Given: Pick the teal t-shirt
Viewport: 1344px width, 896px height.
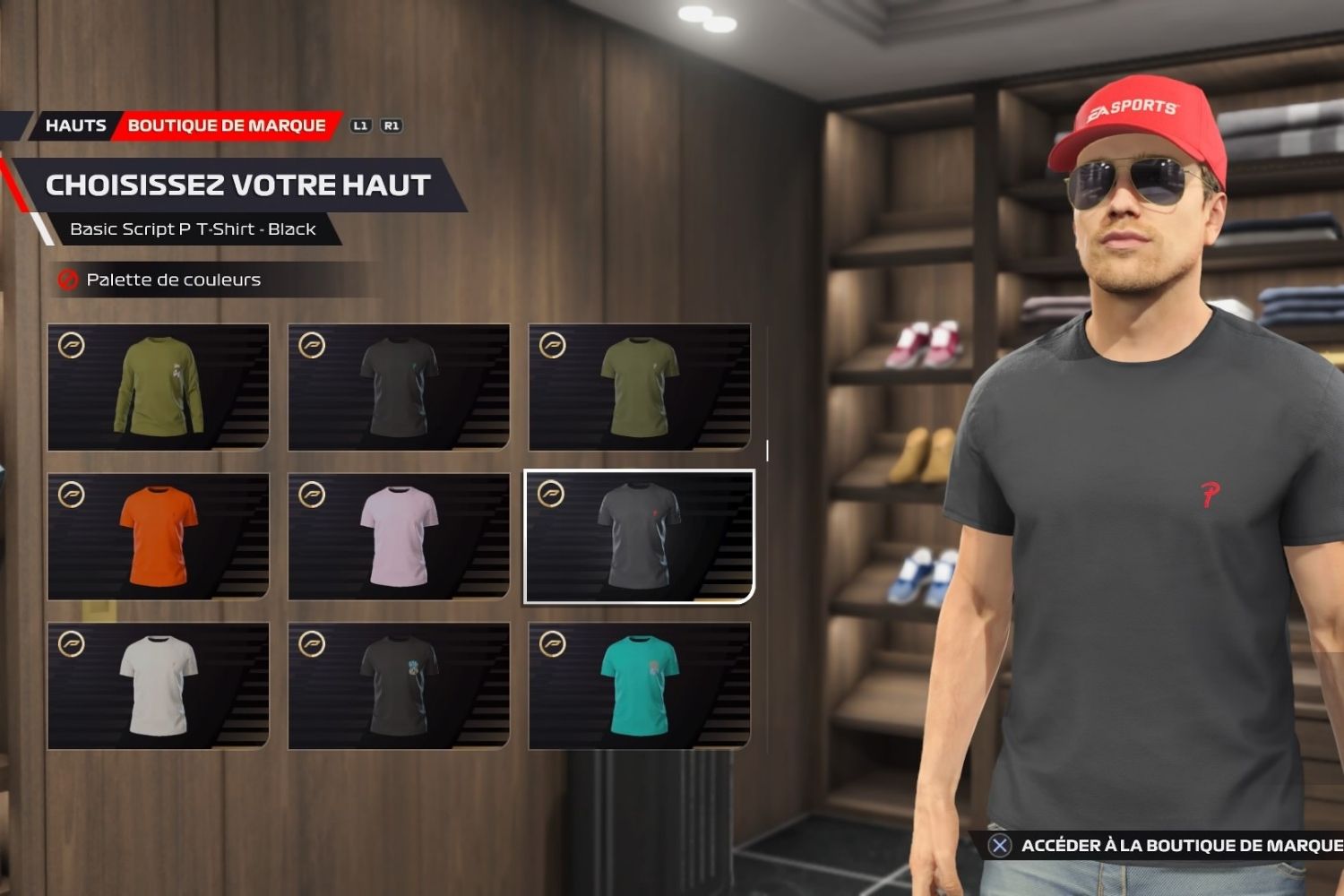Looking at the screenshot, I should pyautogui.click(x=639, y=686).
